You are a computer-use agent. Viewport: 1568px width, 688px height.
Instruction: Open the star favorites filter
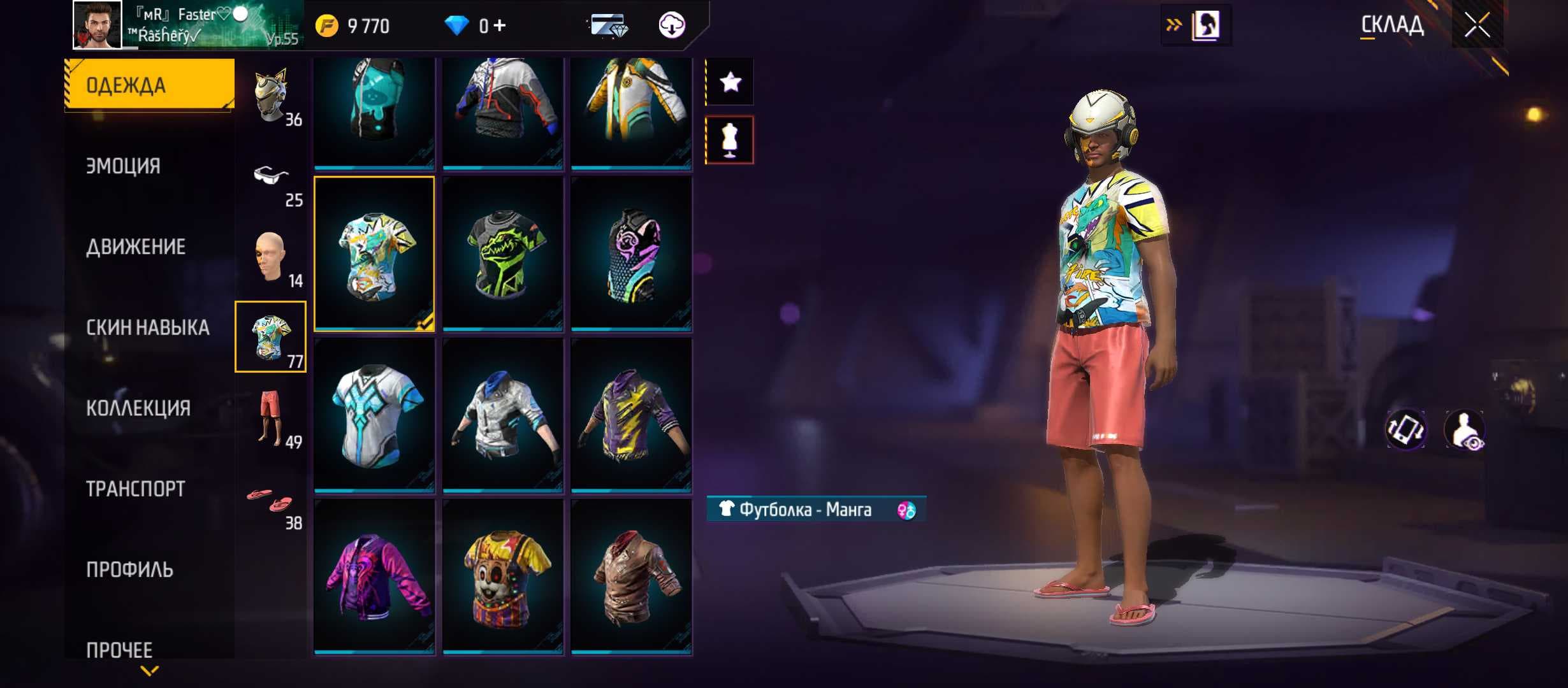click(x=730, y=82)
